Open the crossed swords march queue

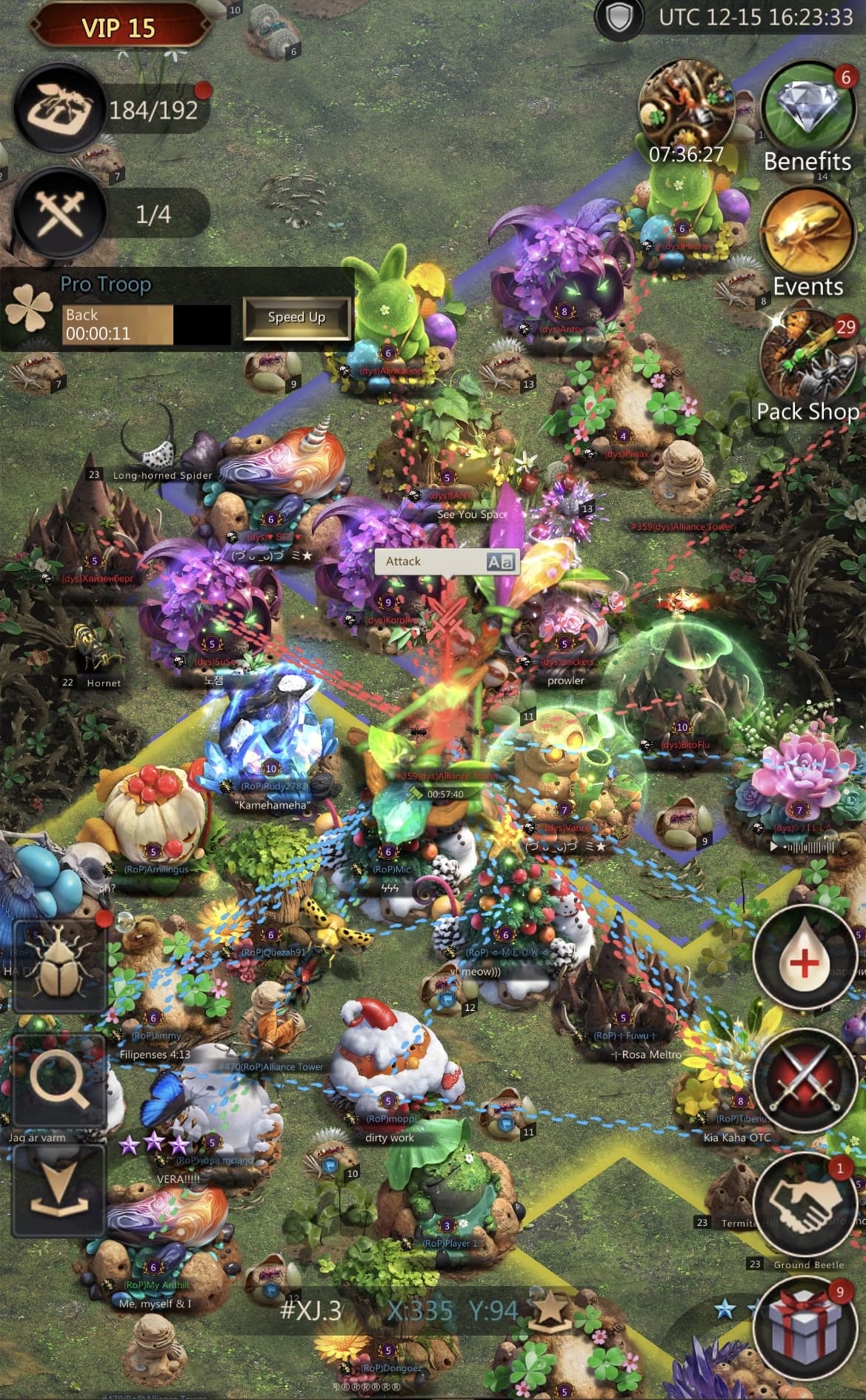[61, 214]
